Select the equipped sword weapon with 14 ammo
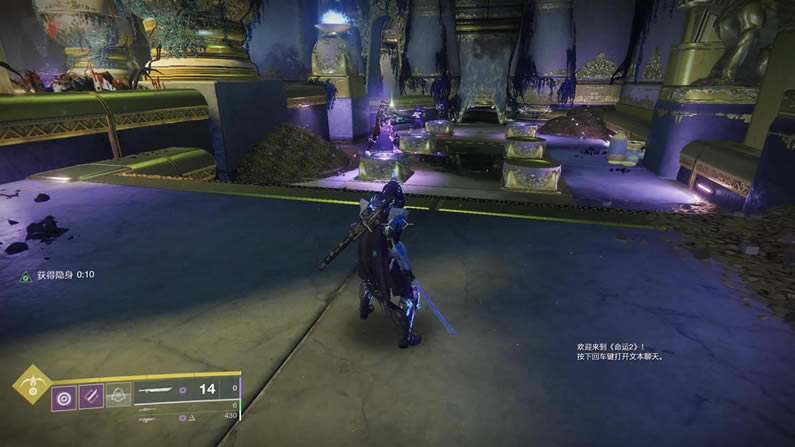Screen dimensions: 795x447 click(x=160, y=390)
